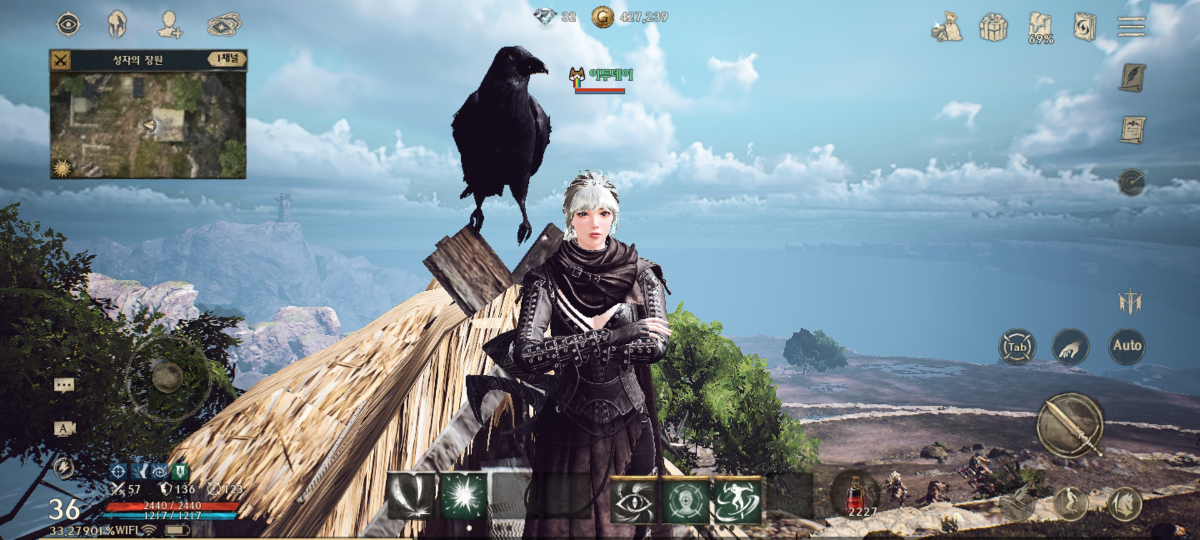Use the sword basic attack button

coord(1069,425)
